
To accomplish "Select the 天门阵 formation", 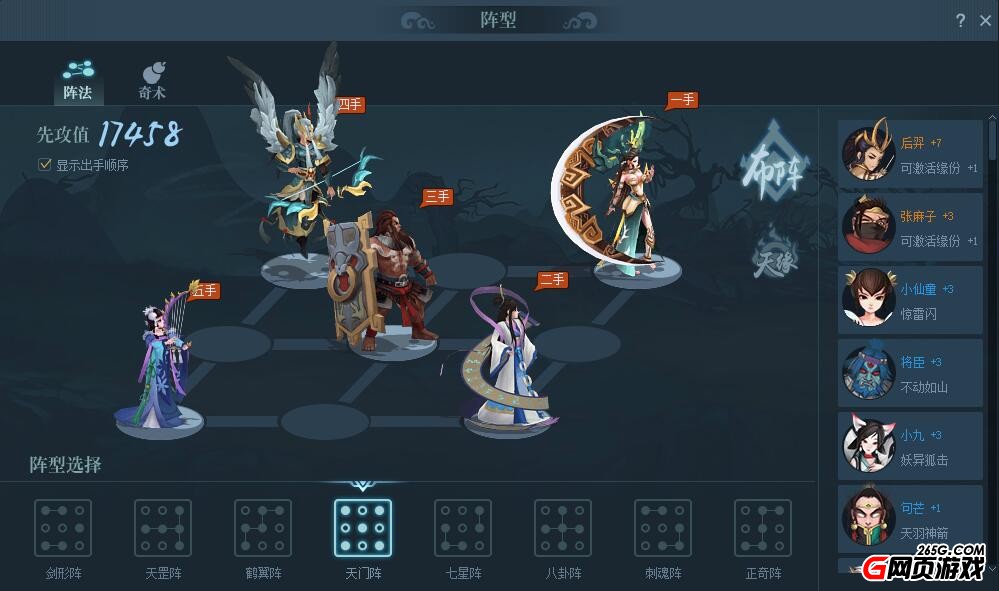I will tap(362, 529).
